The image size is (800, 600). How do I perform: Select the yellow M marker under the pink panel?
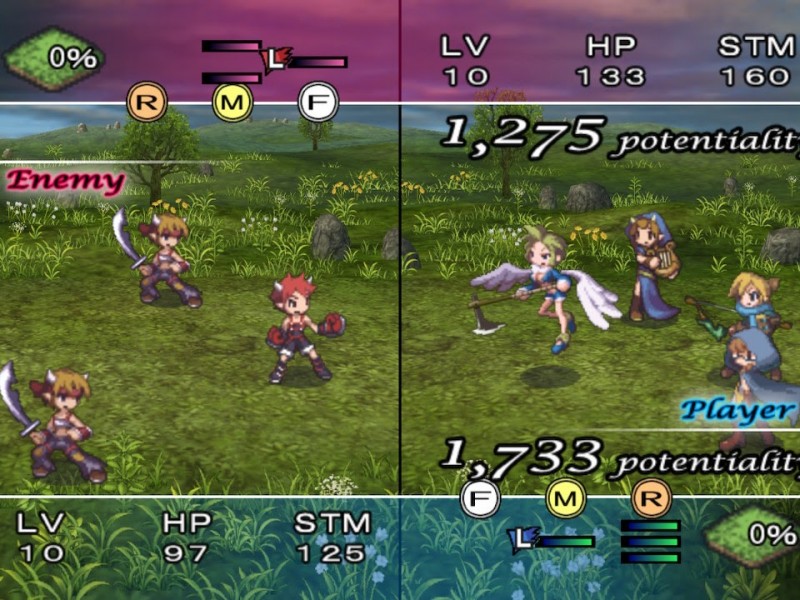[233, 101]
